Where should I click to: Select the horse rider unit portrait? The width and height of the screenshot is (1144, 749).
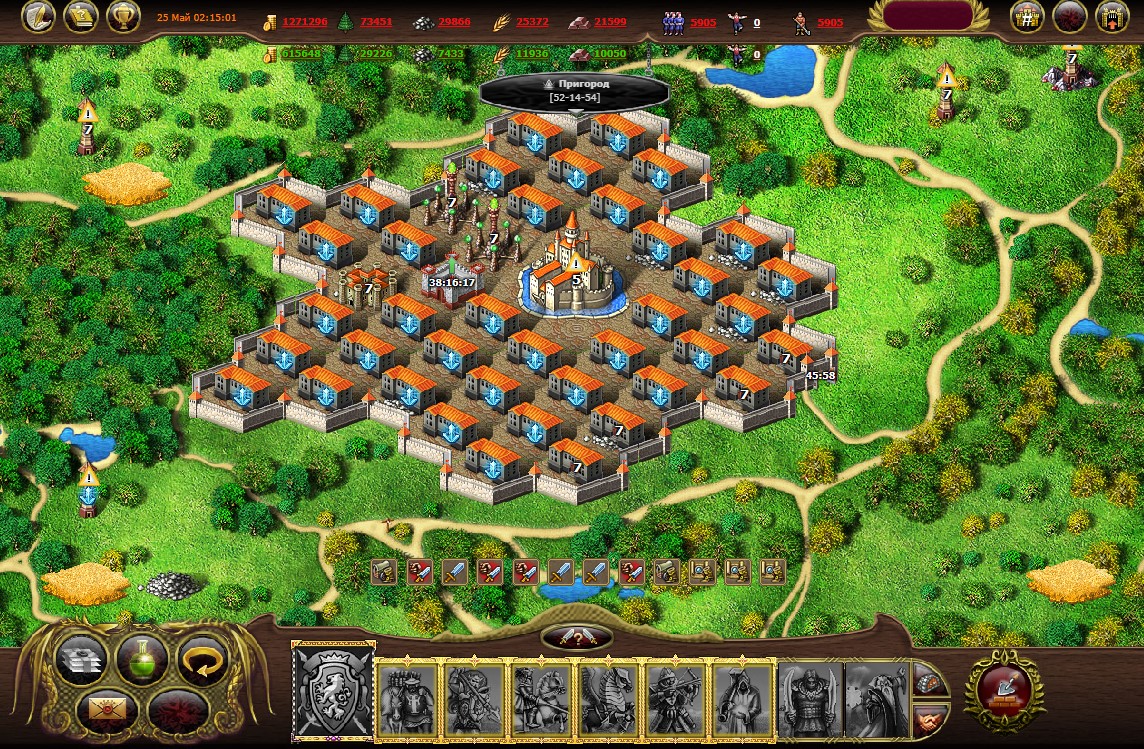click(541, 698)
